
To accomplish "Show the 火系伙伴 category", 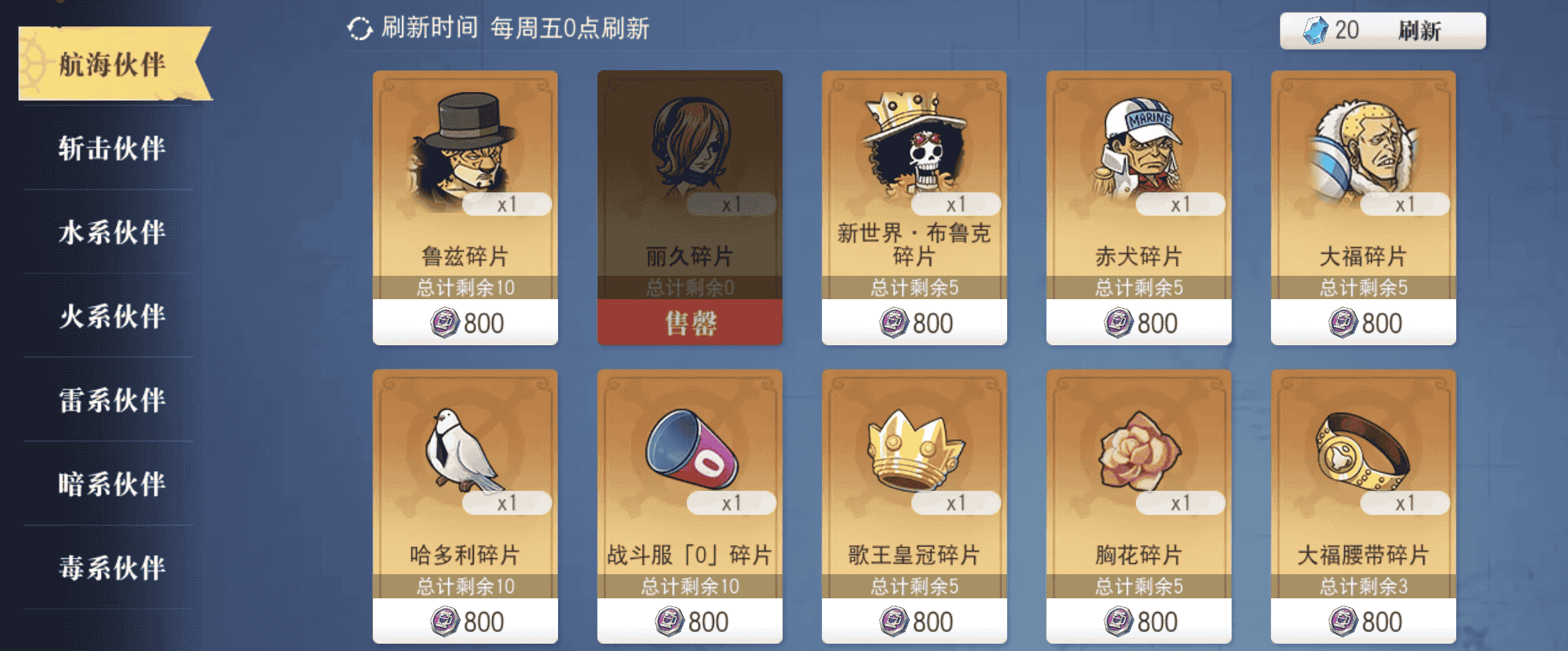I will tap(112, 317).
